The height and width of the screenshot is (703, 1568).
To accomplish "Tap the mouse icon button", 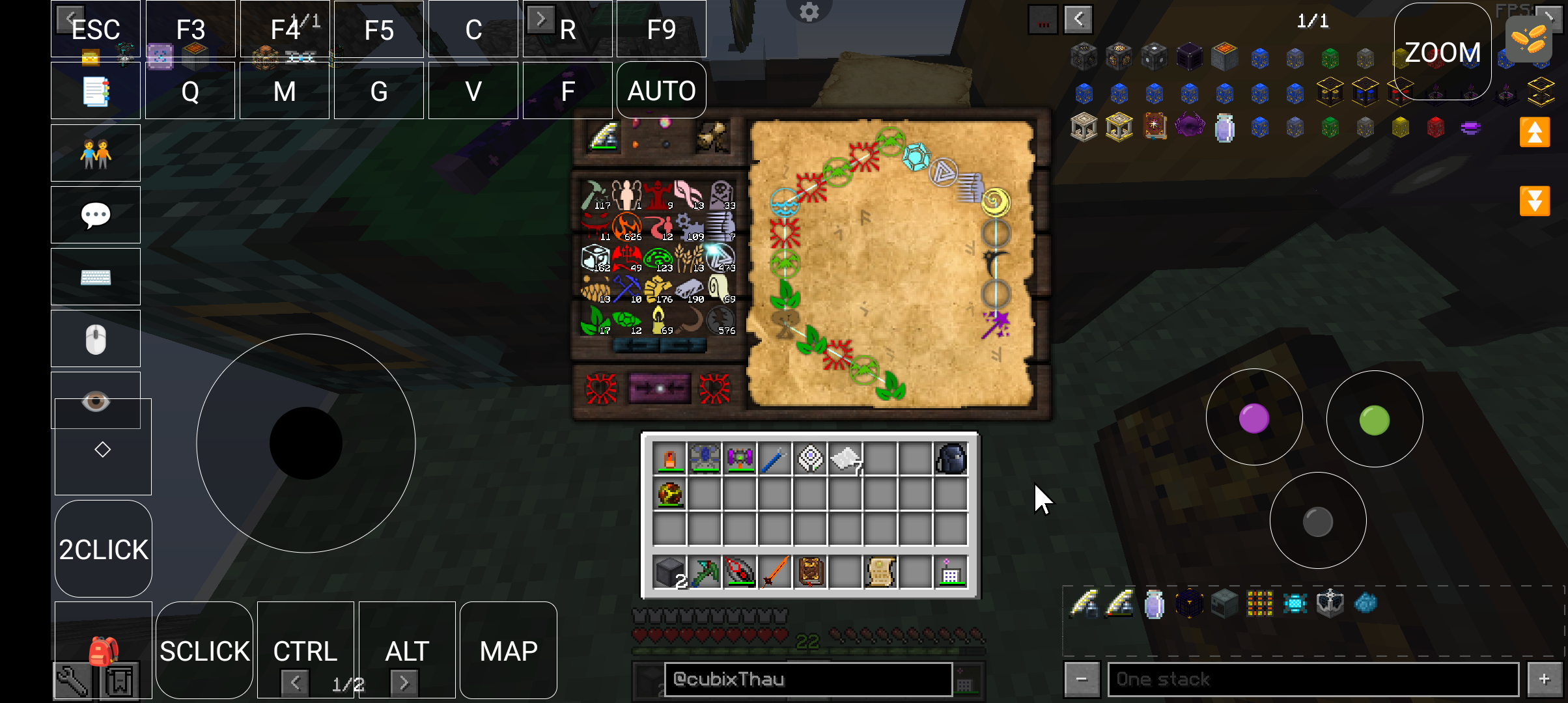I will pyautogui.click(x=96, y=338).
